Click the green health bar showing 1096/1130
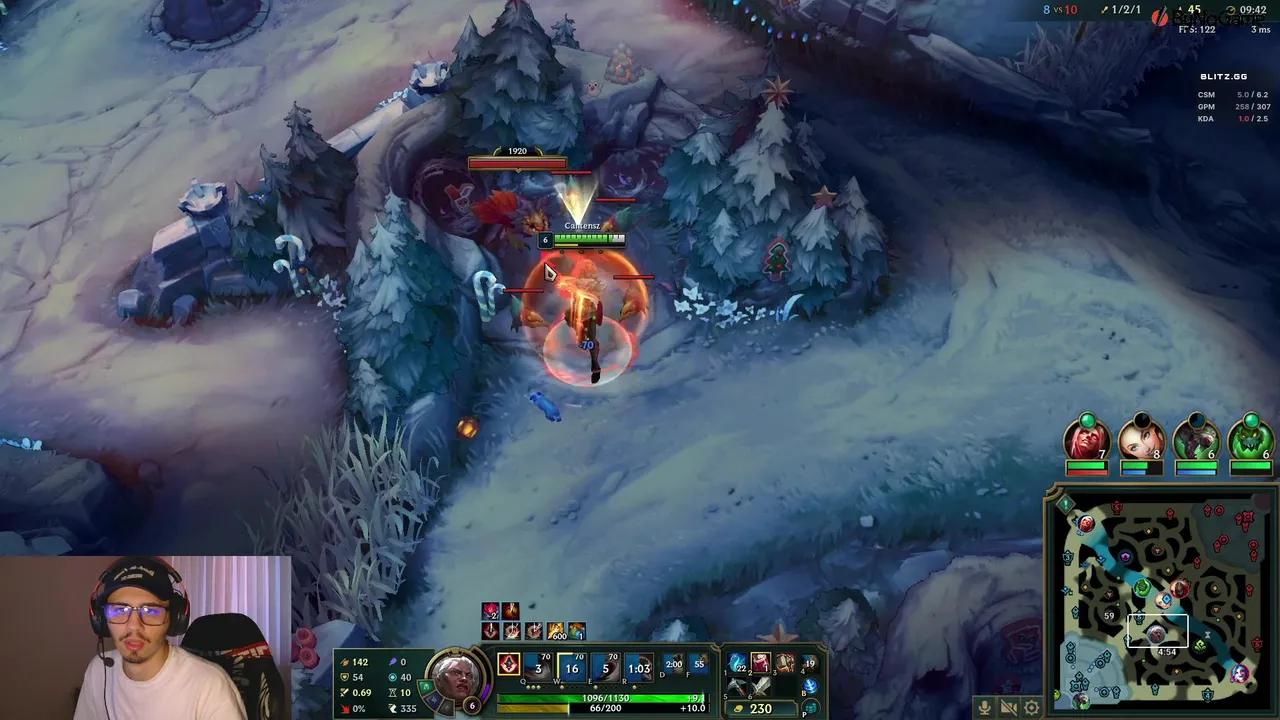 (x=603, y=697)
